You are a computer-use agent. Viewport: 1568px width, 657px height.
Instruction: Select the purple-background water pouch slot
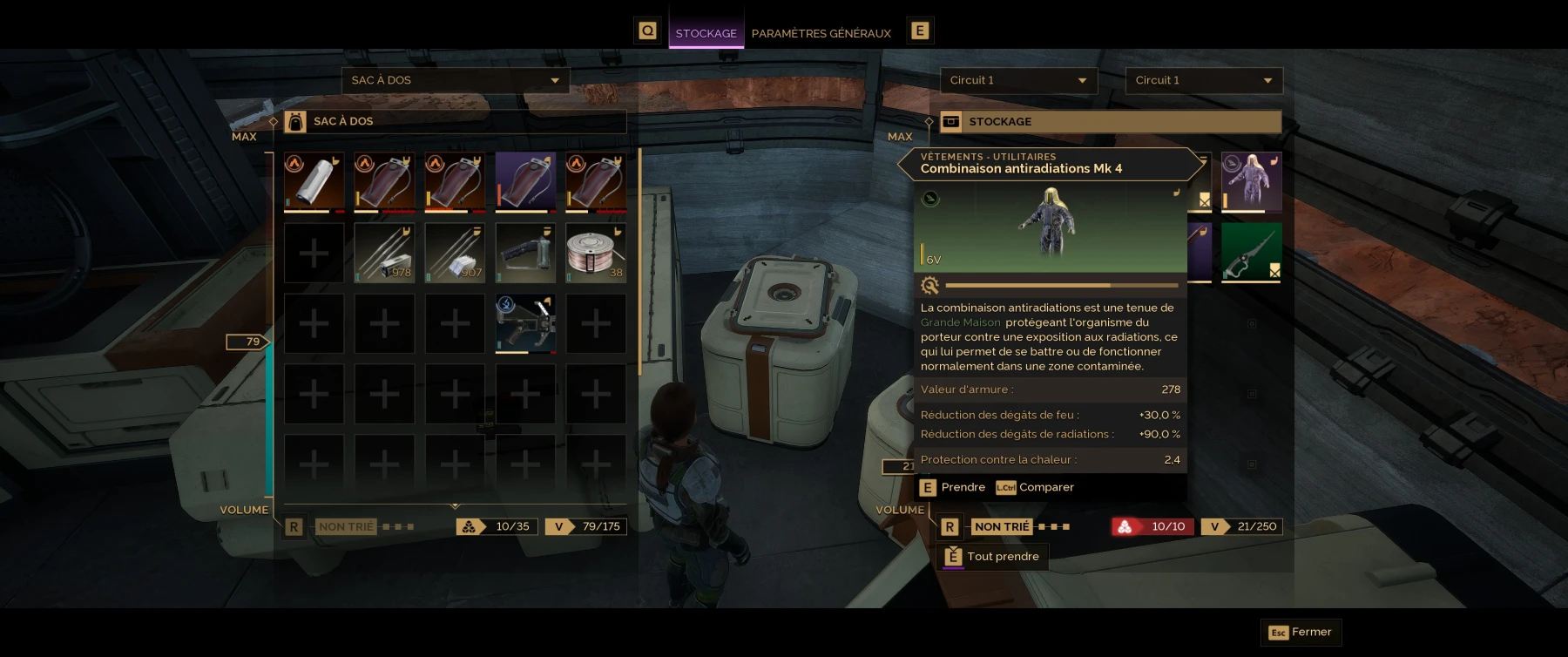525,182
